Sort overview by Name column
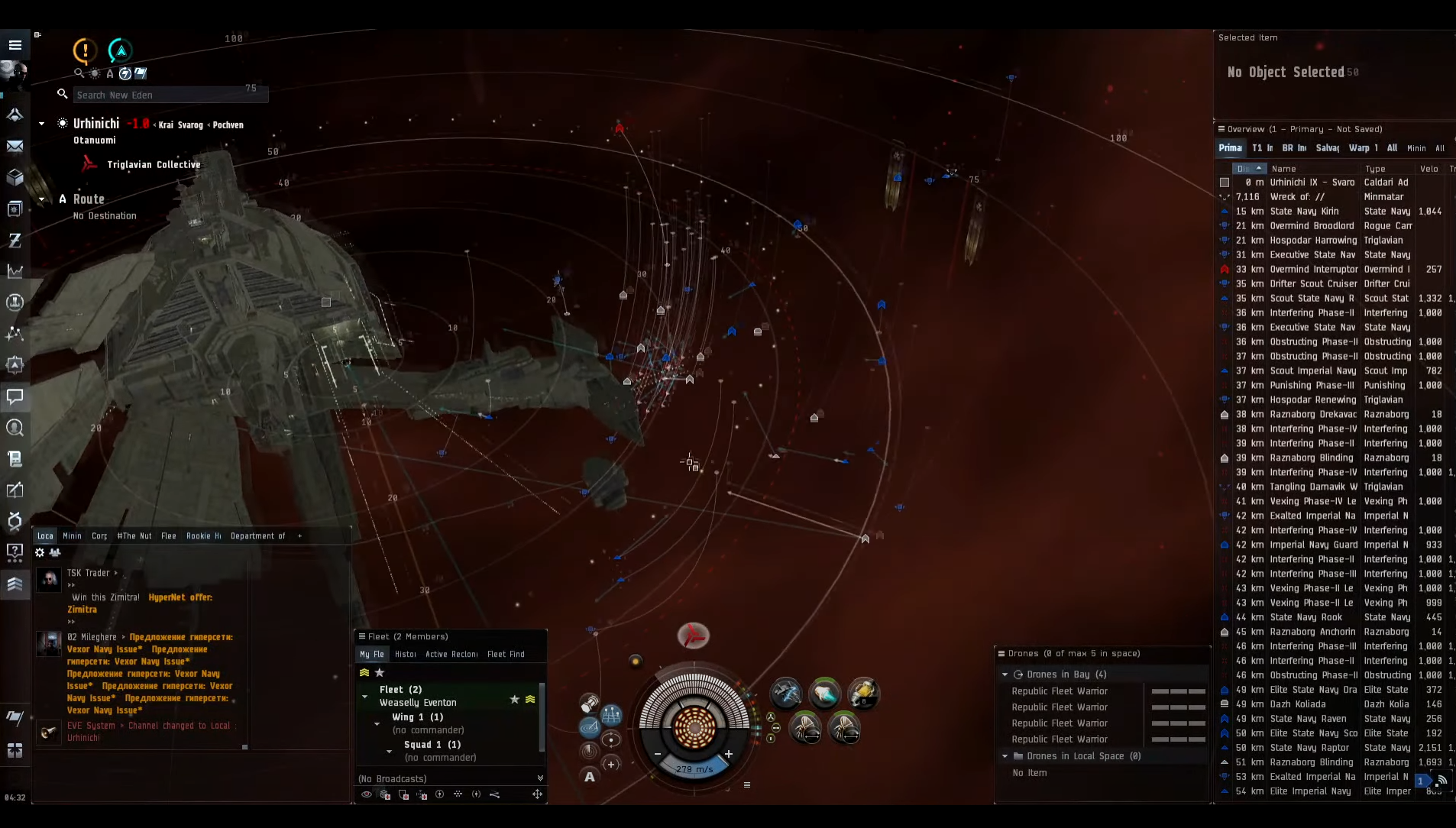1456x828 pixels. click(x=1284, y=169)
